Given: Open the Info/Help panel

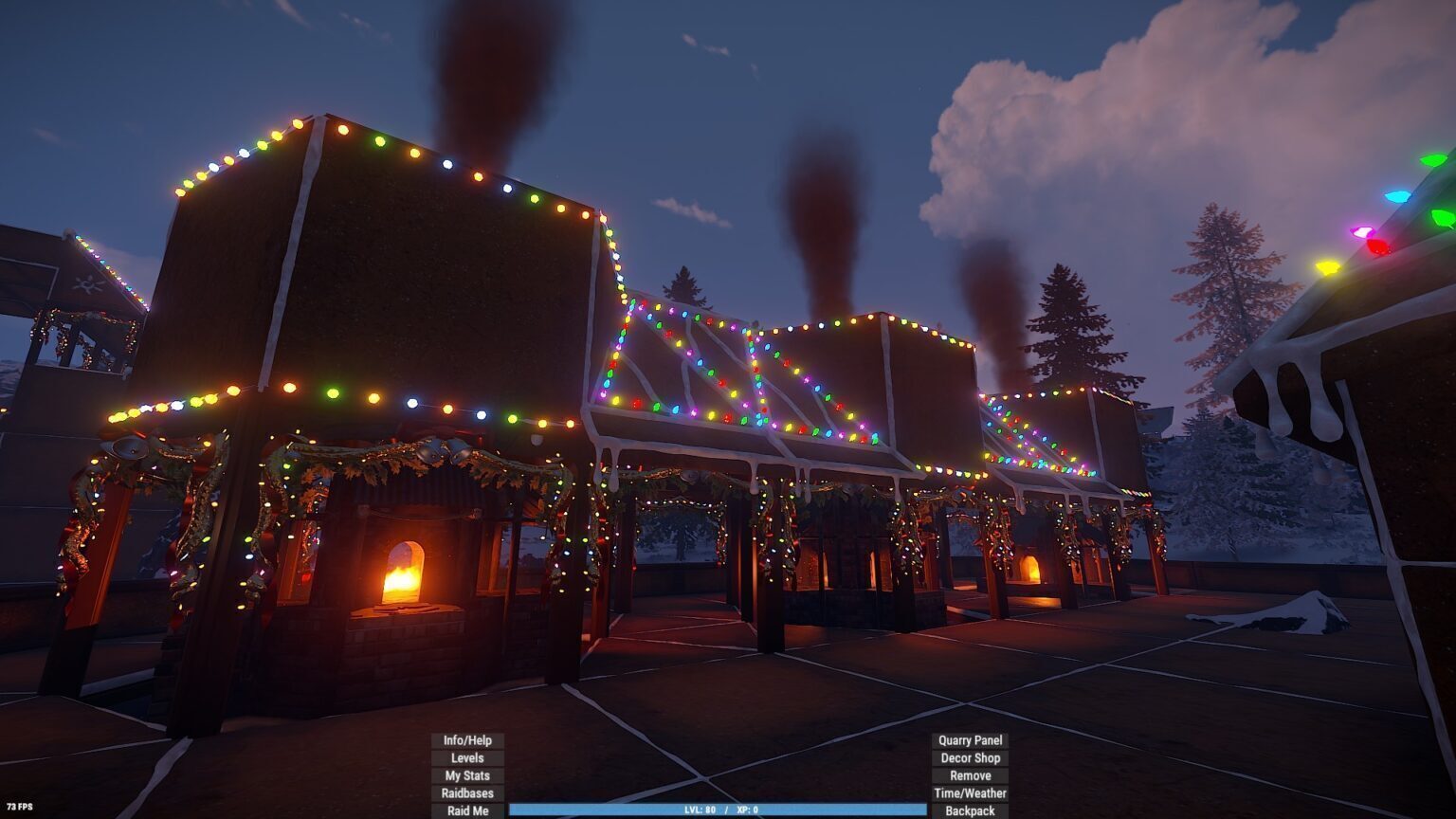Looking at the screenshot, I should click(x=467, y=740).
